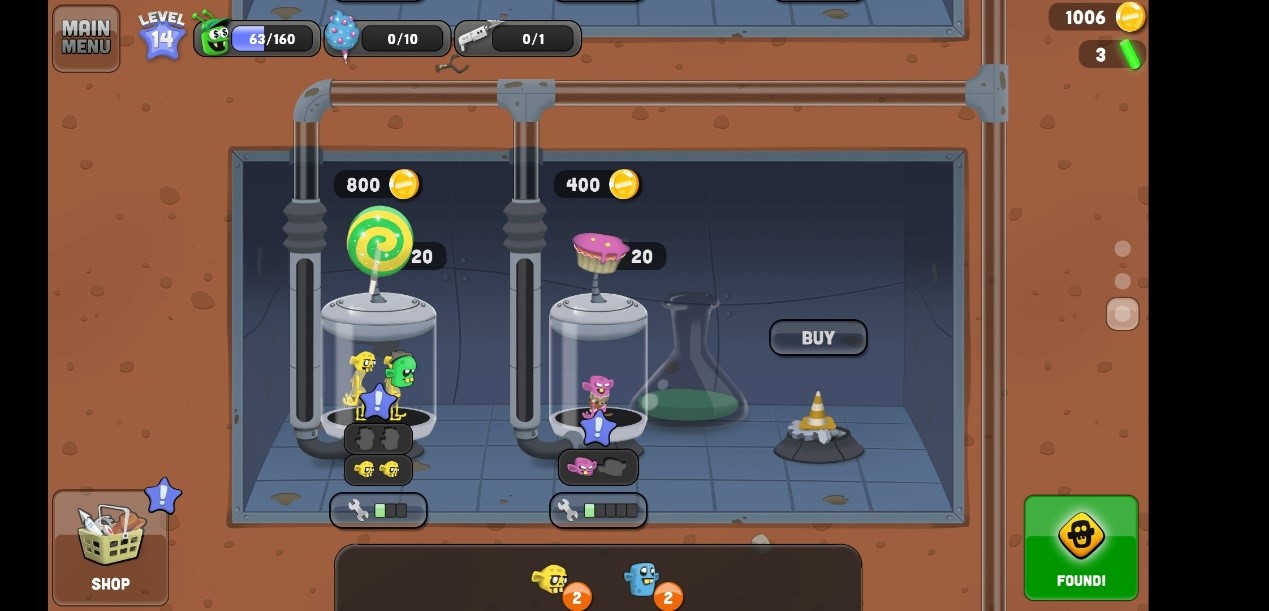Tap the green plutonium currency icon

(x=1130, y=54)
